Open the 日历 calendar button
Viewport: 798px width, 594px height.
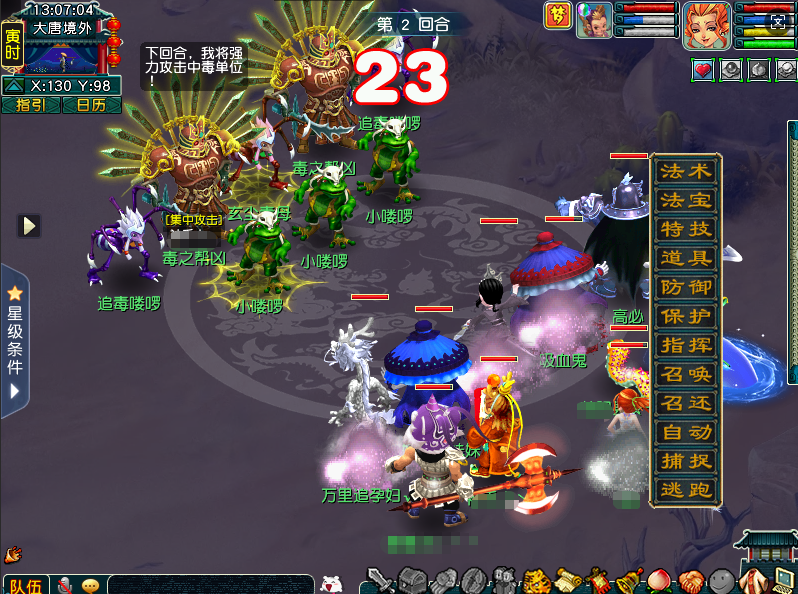pos(91,105)
